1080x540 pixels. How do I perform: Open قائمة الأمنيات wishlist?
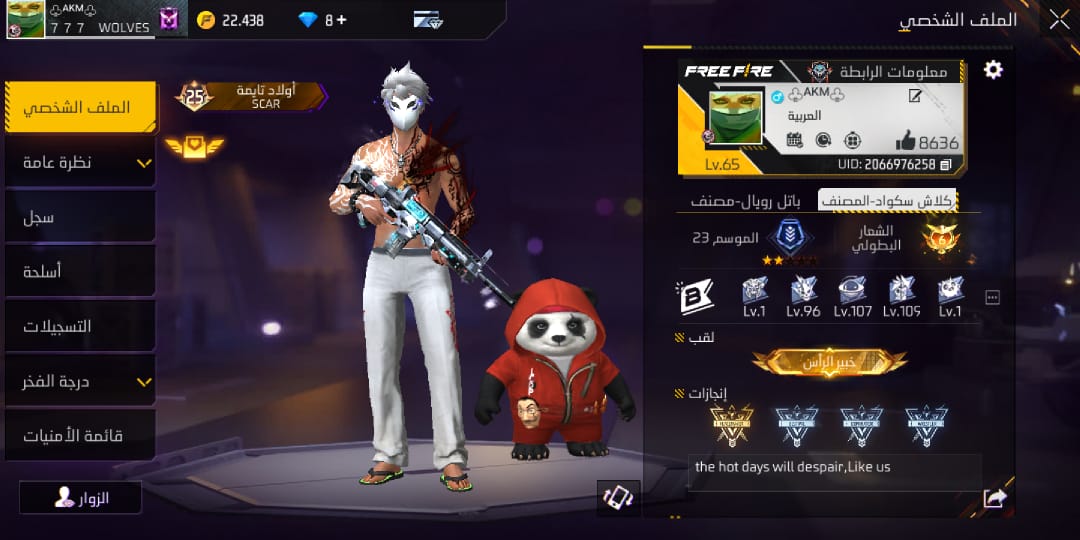tap(81, 435)
